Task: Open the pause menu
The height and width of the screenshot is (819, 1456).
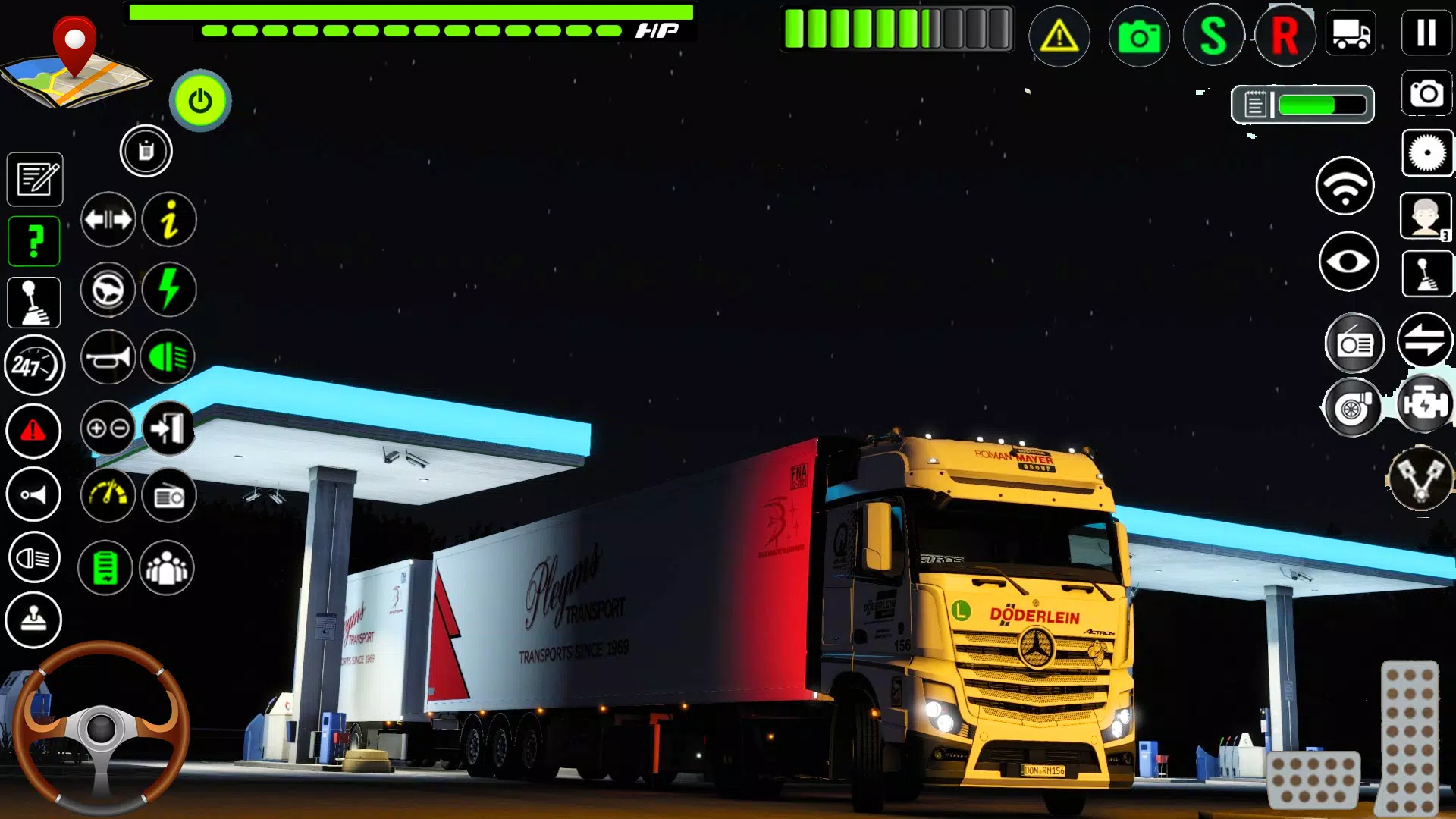Action: (1425, 32)
